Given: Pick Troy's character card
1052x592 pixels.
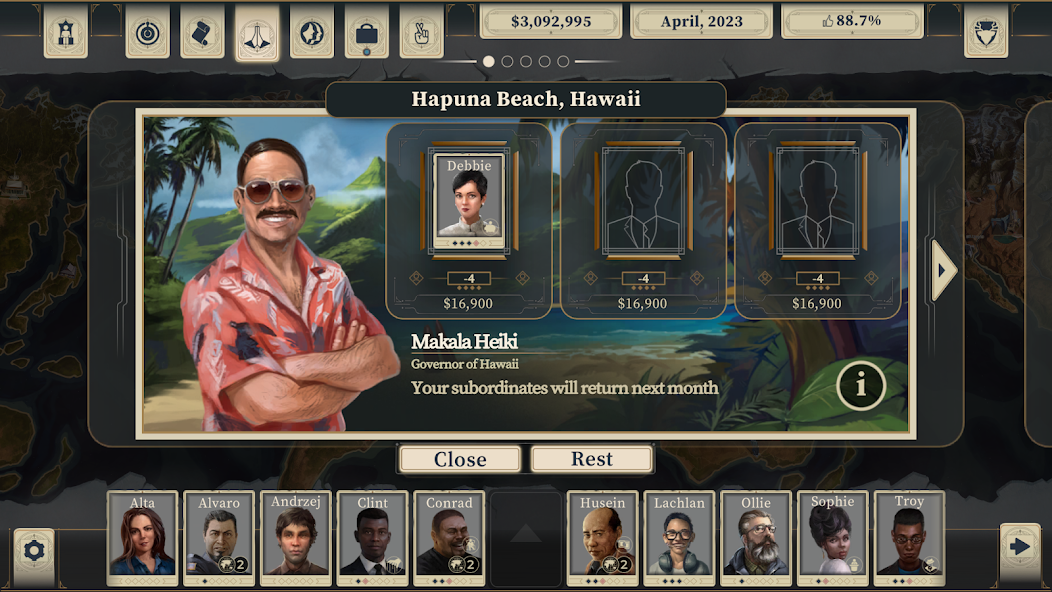Looking at the screenshot, I should pyautogui.click(x=909, y=538).
